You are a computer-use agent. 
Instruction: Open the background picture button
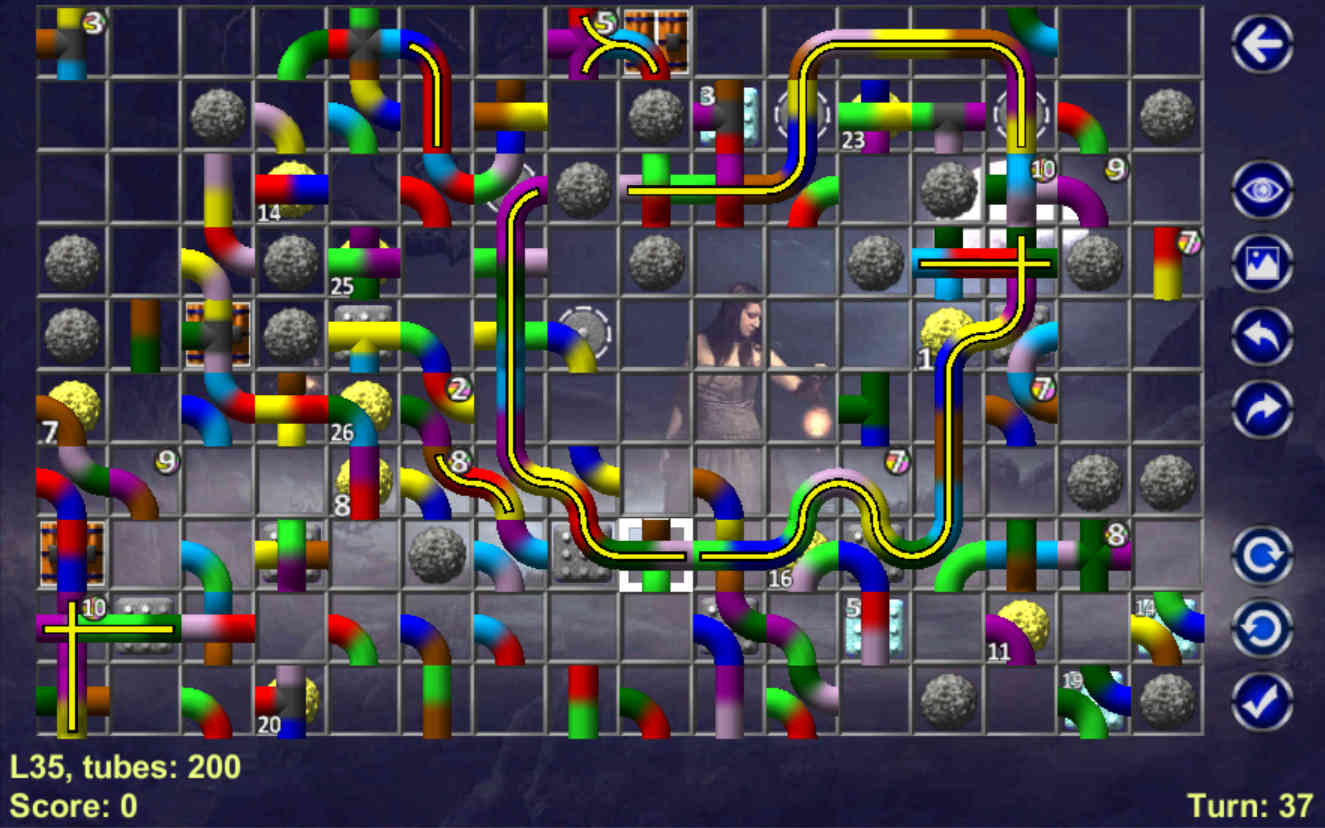coord(1262,263)
